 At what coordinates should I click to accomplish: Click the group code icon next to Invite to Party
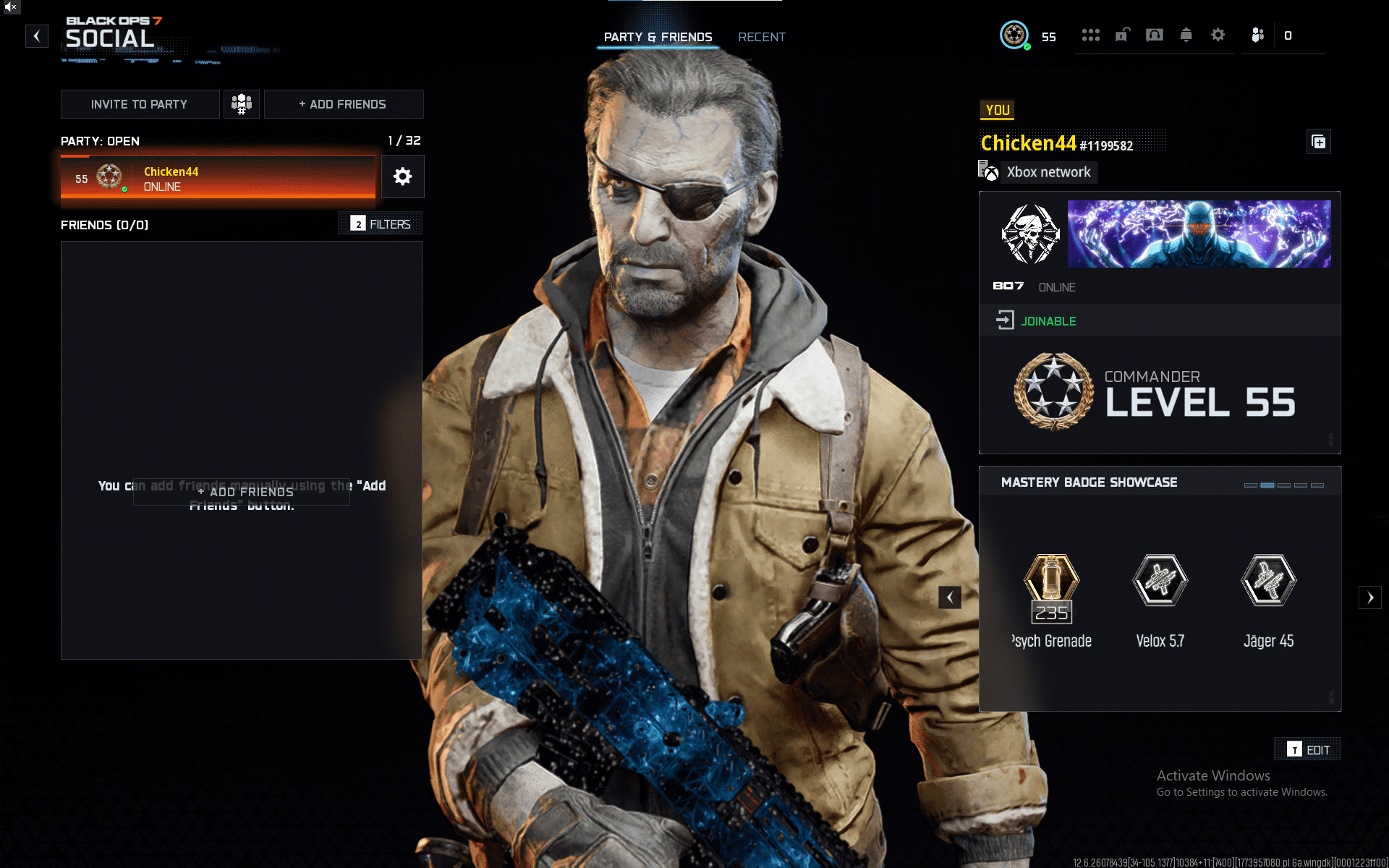pyautogui.click(x=242, y=103)
